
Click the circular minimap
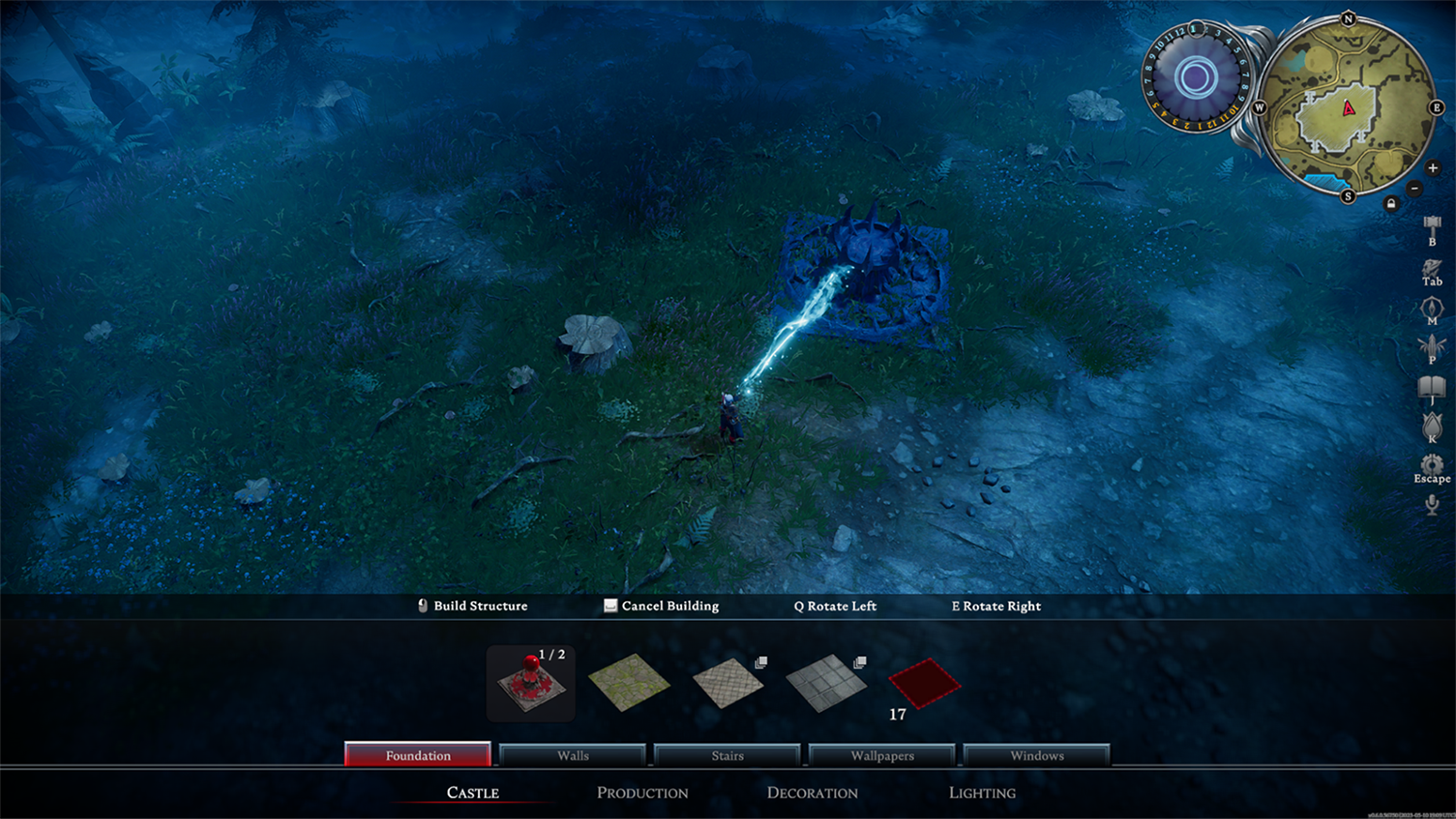[1347, 108]
